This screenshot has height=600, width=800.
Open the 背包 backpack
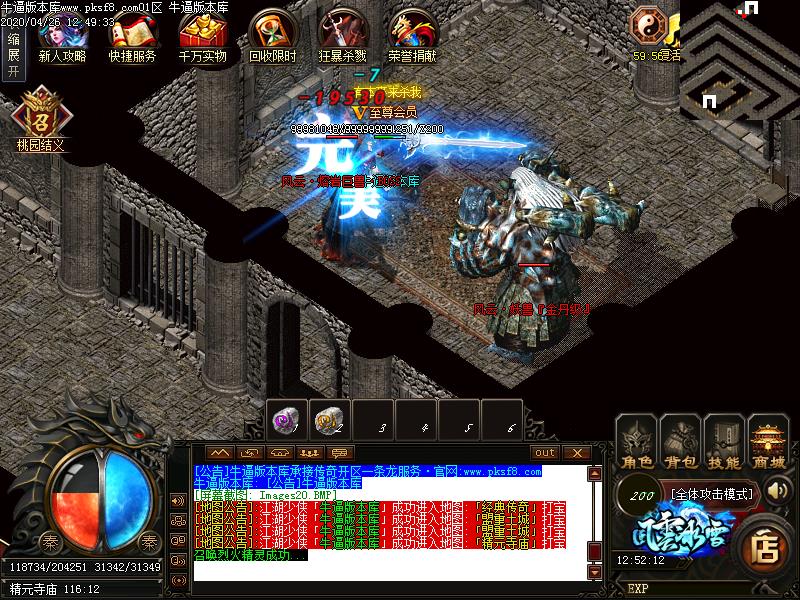pos(680,441)
